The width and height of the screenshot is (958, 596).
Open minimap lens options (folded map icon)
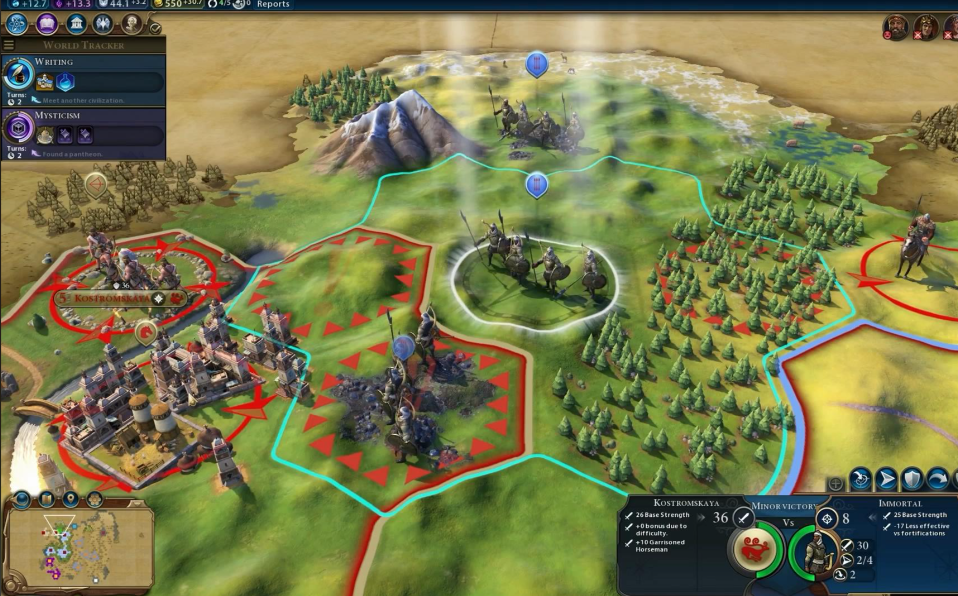pyautogui.click(x=46, y=498)
